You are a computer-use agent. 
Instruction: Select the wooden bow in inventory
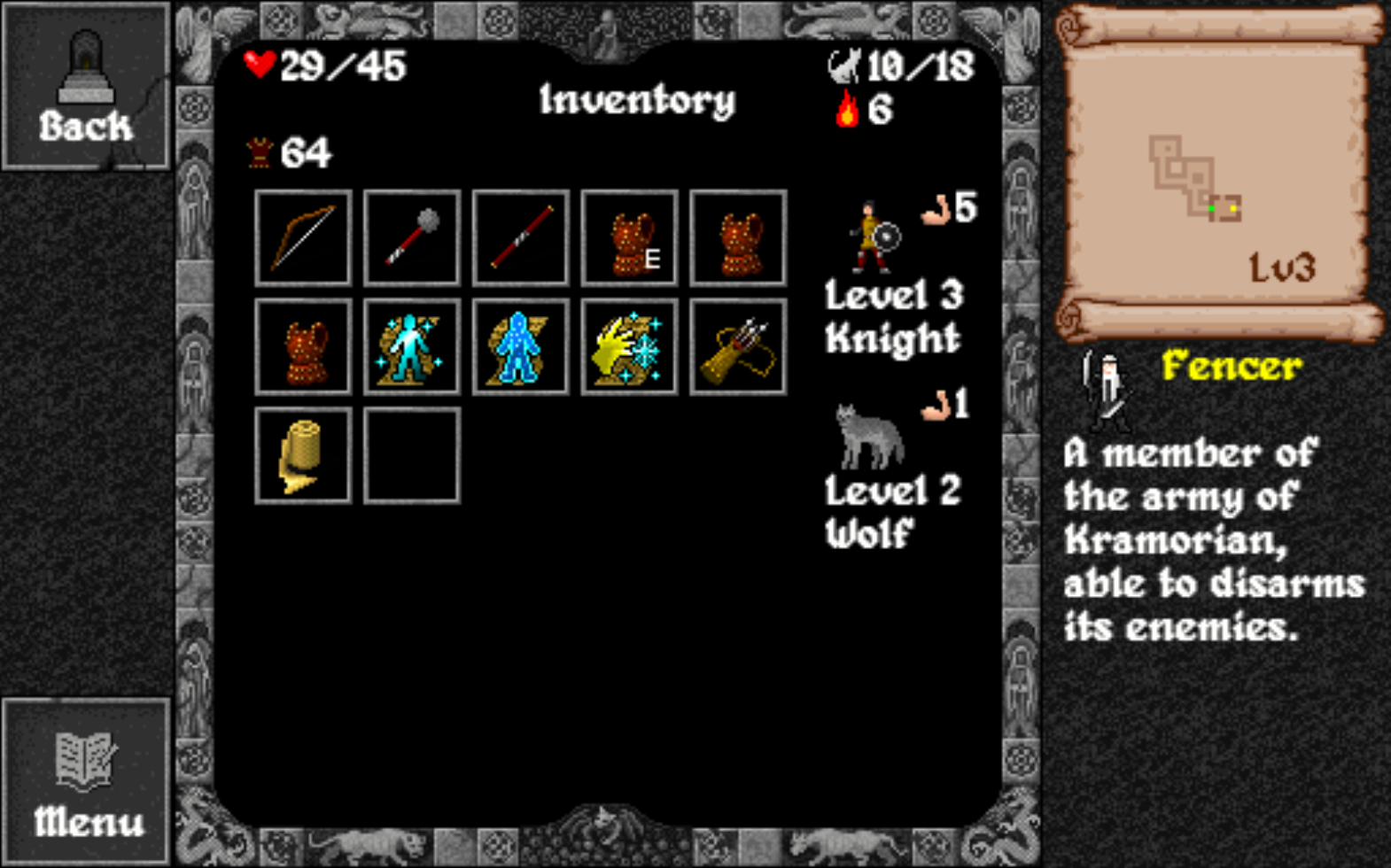point(303,237)
